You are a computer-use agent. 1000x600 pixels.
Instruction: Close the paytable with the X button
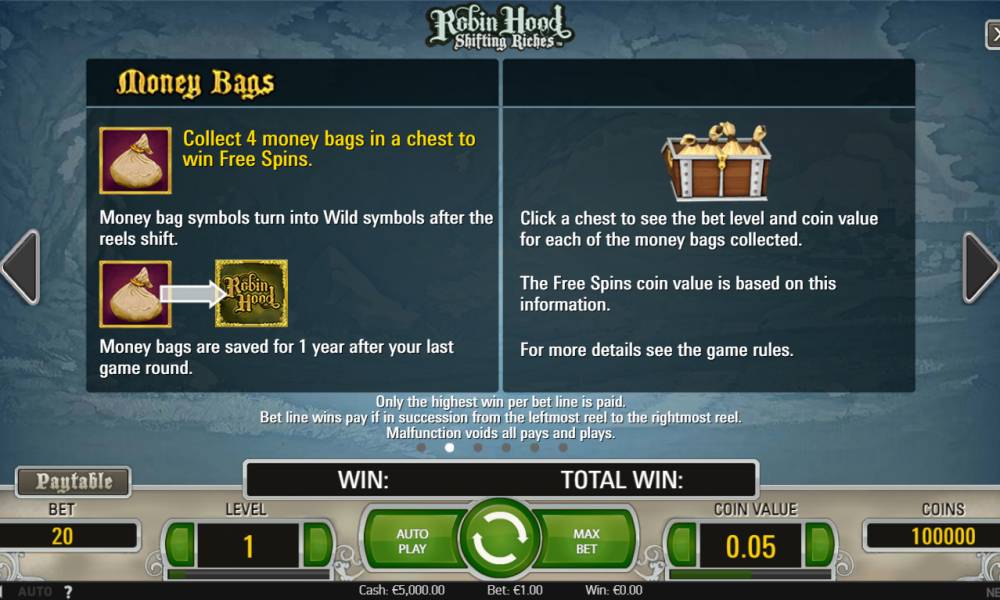coord(990,32)
